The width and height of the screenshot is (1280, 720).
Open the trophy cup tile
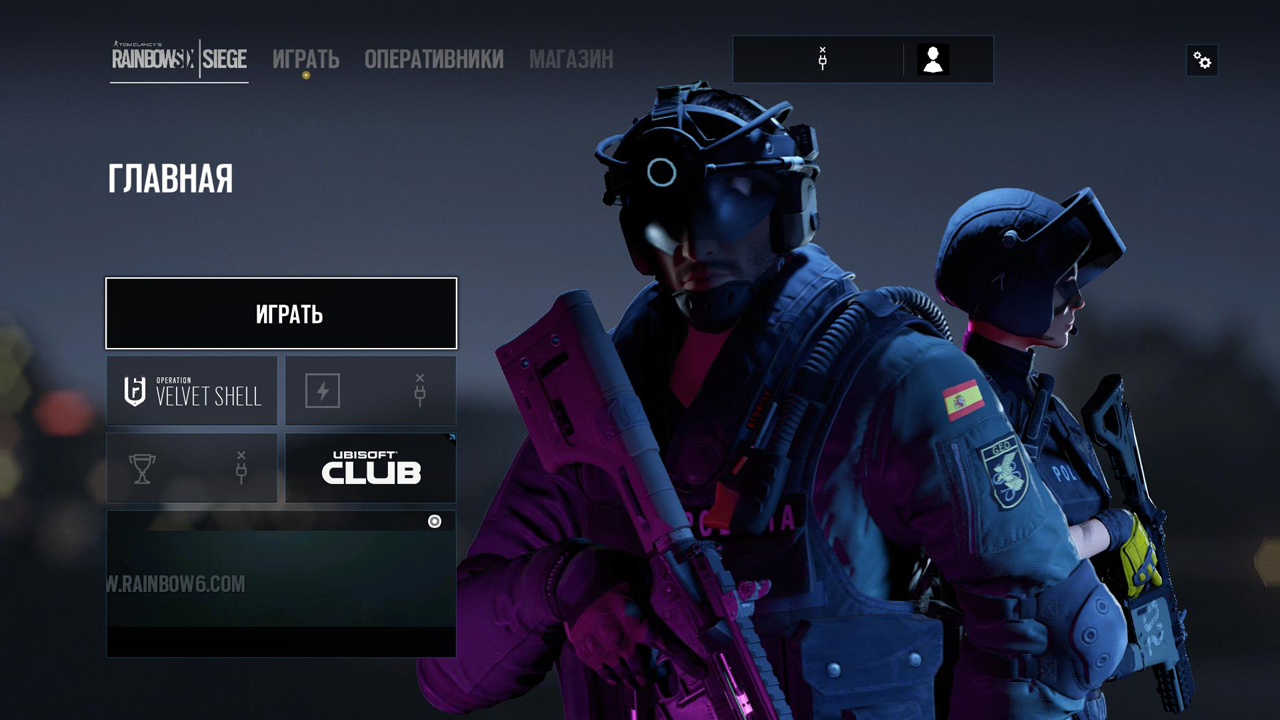coord(192,468)
